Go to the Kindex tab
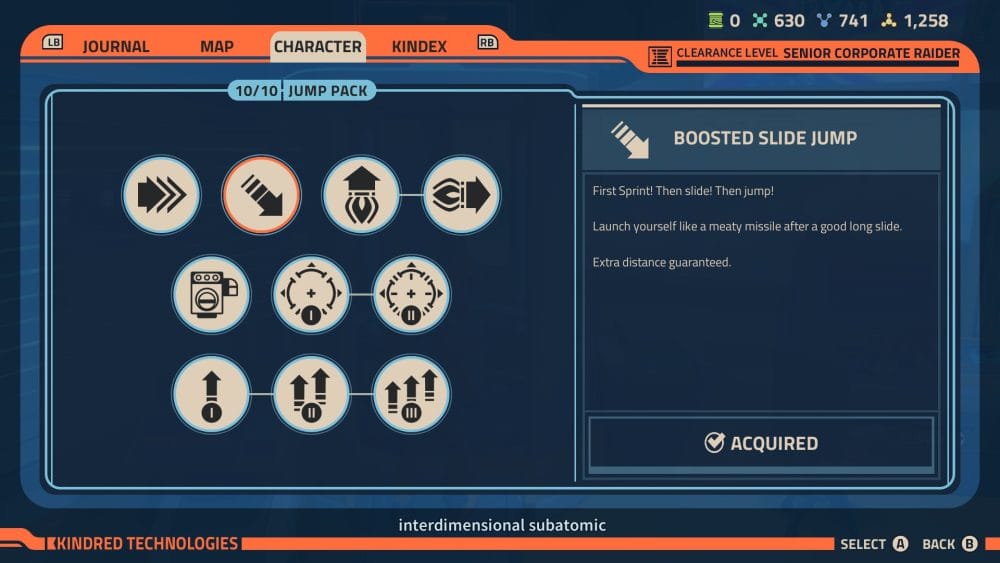 point(419,46)
